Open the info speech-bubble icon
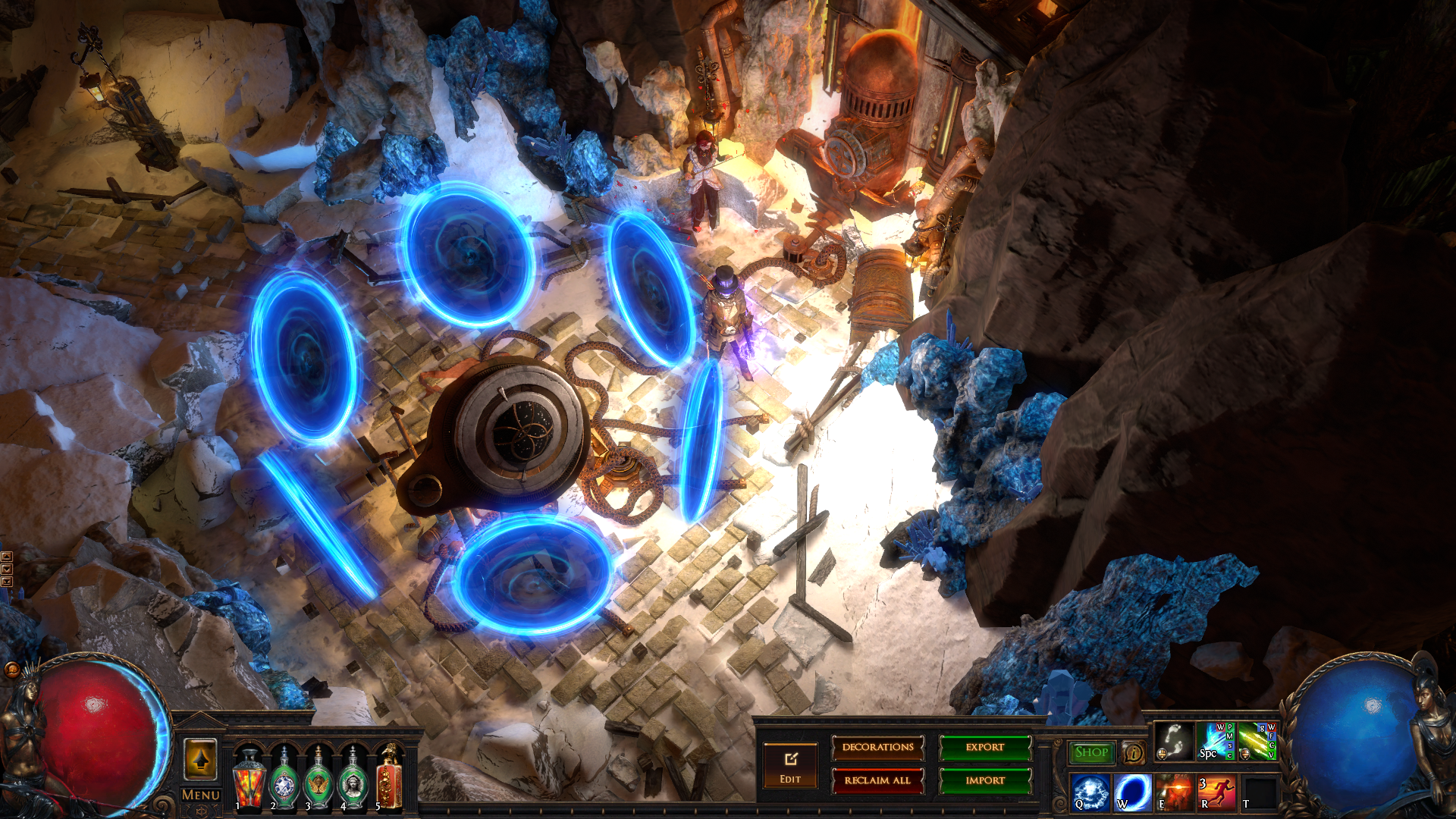Image resolution: width=1456 pixels, height=819 pixels. pyautogui.click(x=1133, y=753)
